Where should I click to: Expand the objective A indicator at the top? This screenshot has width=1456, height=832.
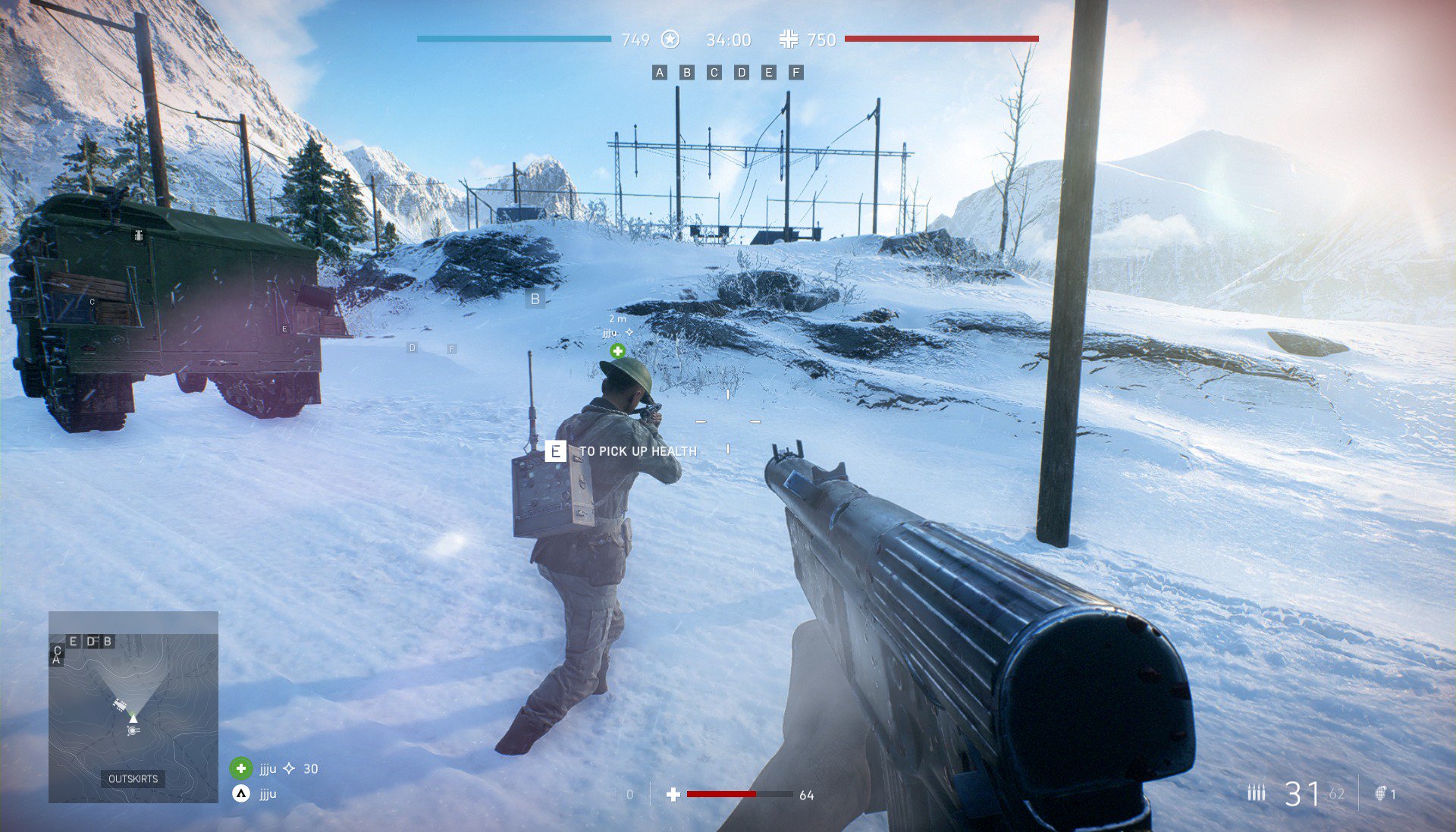pos(658,73)
